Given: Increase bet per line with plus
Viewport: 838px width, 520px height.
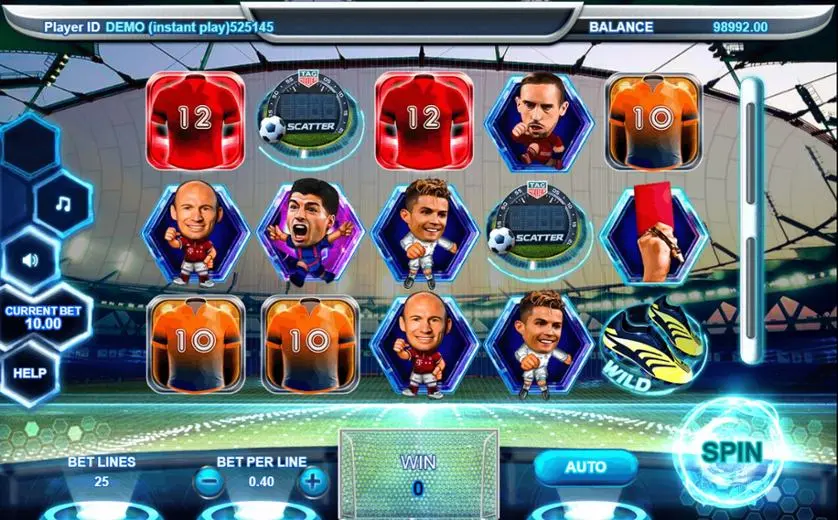Looking at the screenshot, I should (312, 482).
